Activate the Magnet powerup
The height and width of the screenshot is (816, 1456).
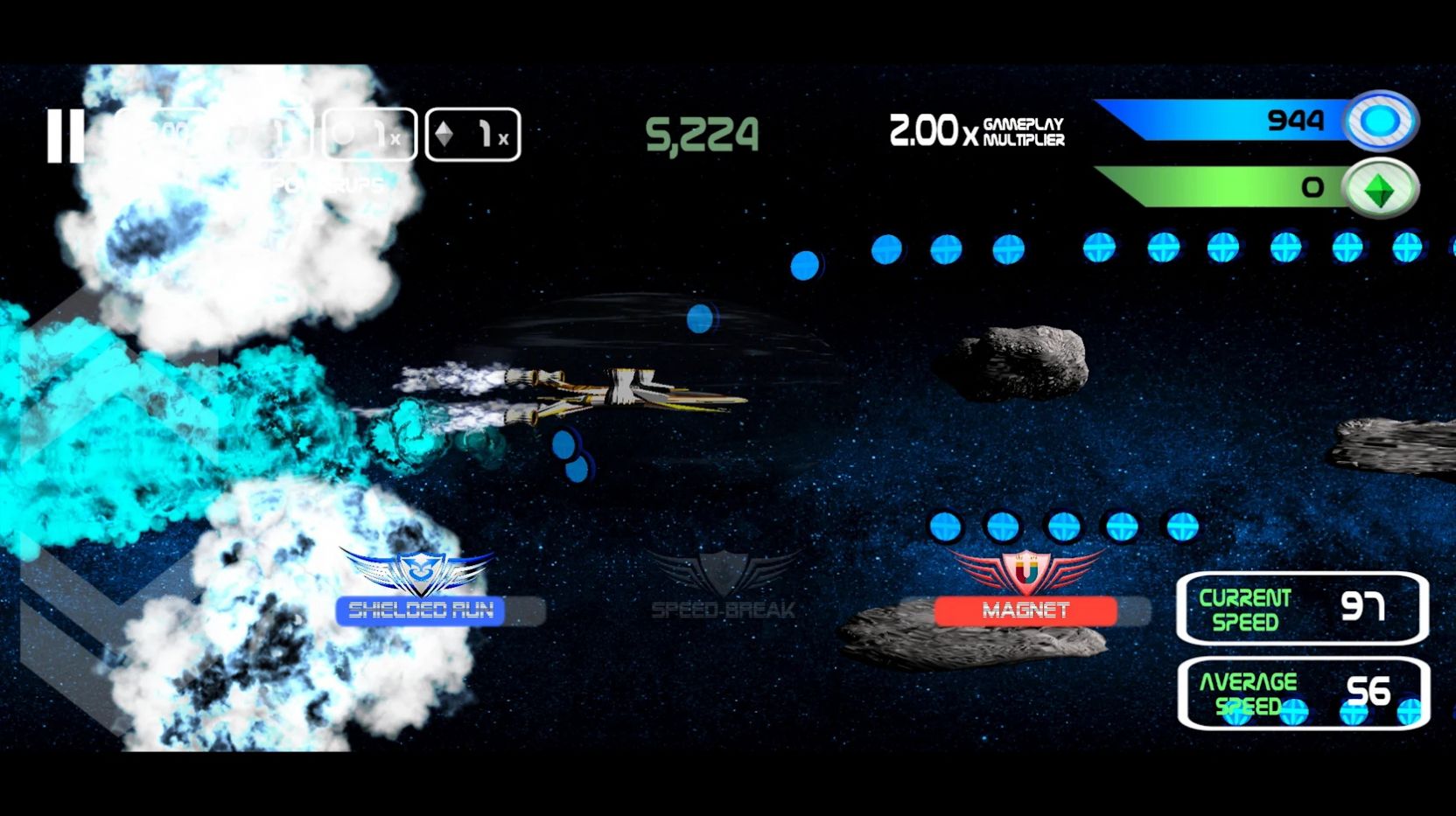click(1027, 610)
